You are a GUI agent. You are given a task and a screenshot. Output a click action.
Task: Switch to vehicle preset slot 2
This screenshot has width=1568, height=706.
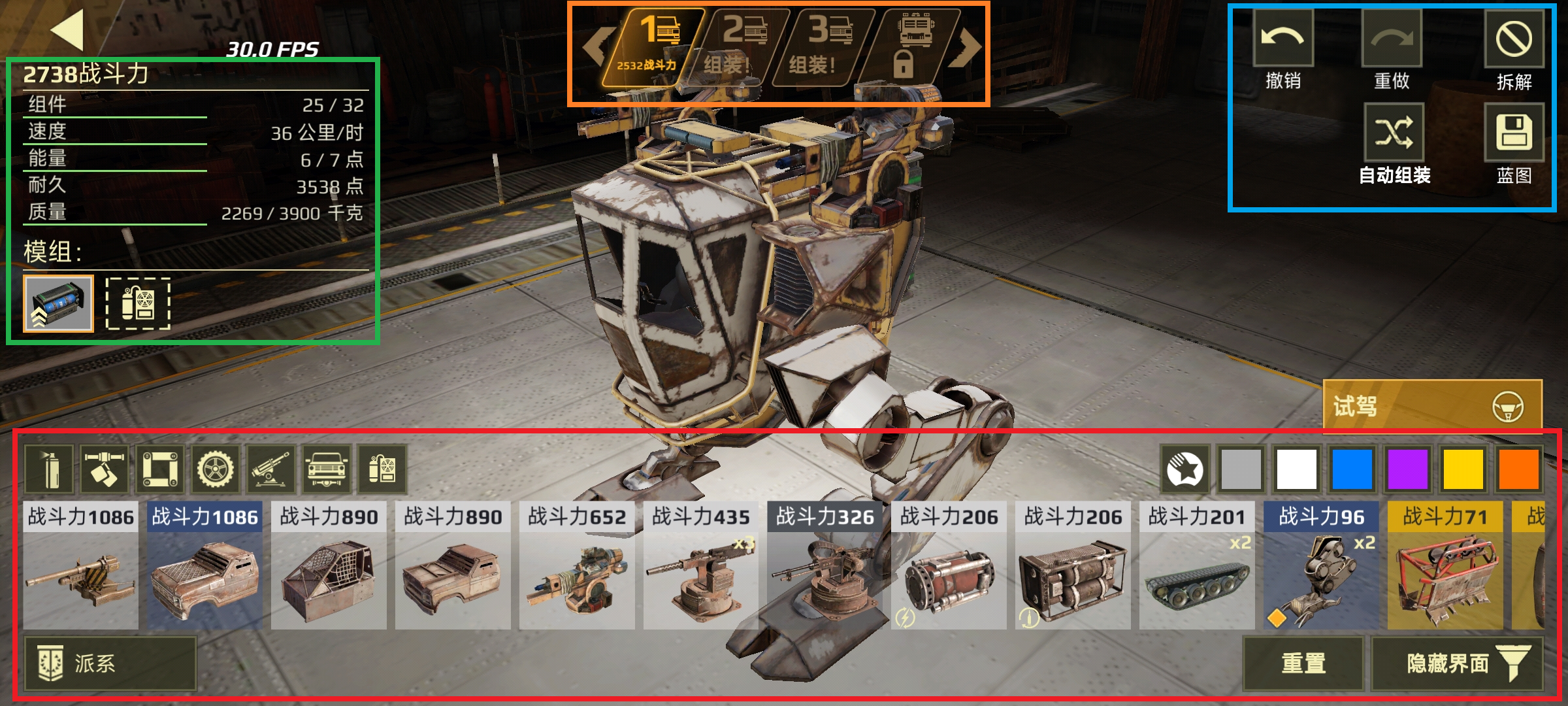coord(738,47)
